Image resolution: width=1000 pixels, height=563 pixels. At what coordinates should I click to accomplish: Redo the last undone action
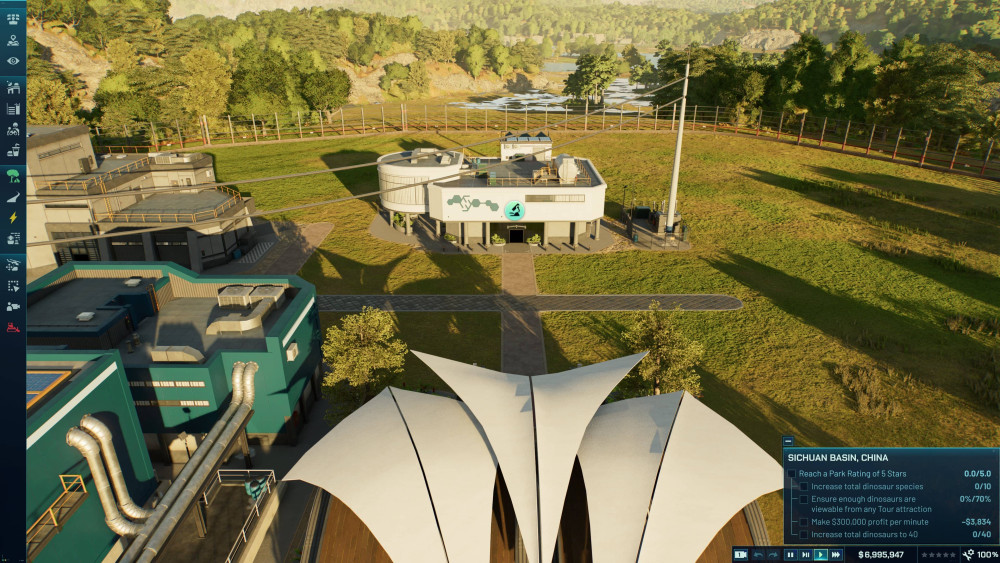[x=773, y=554]
